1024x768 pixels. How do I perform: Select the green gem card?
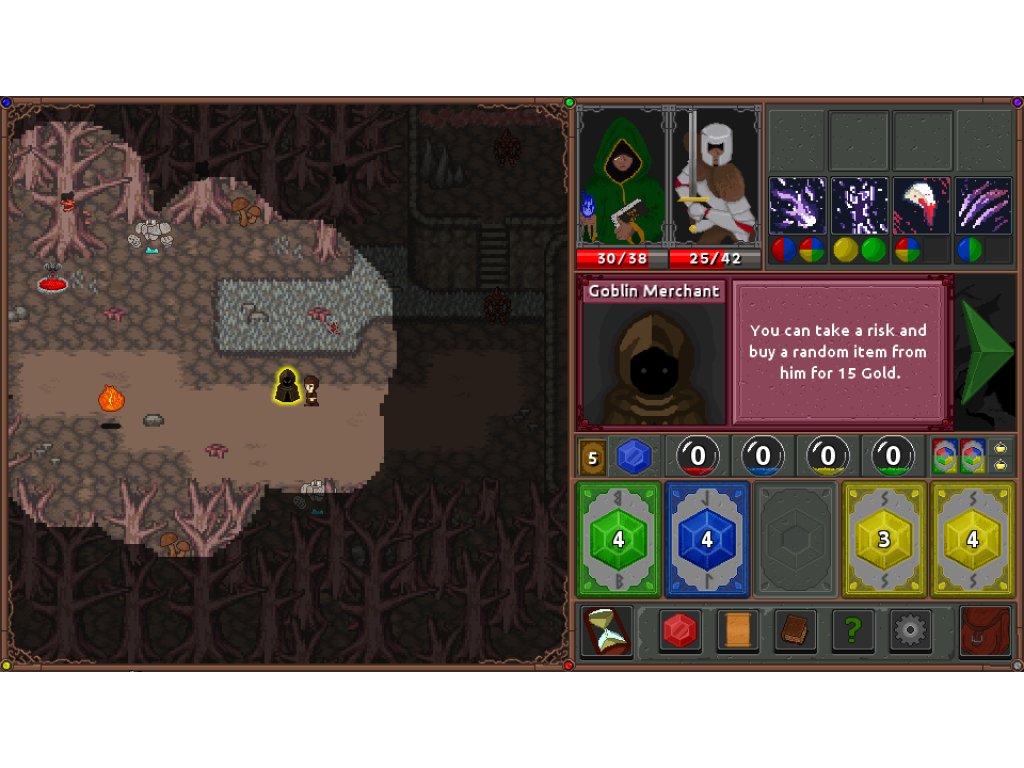point(618,540)
